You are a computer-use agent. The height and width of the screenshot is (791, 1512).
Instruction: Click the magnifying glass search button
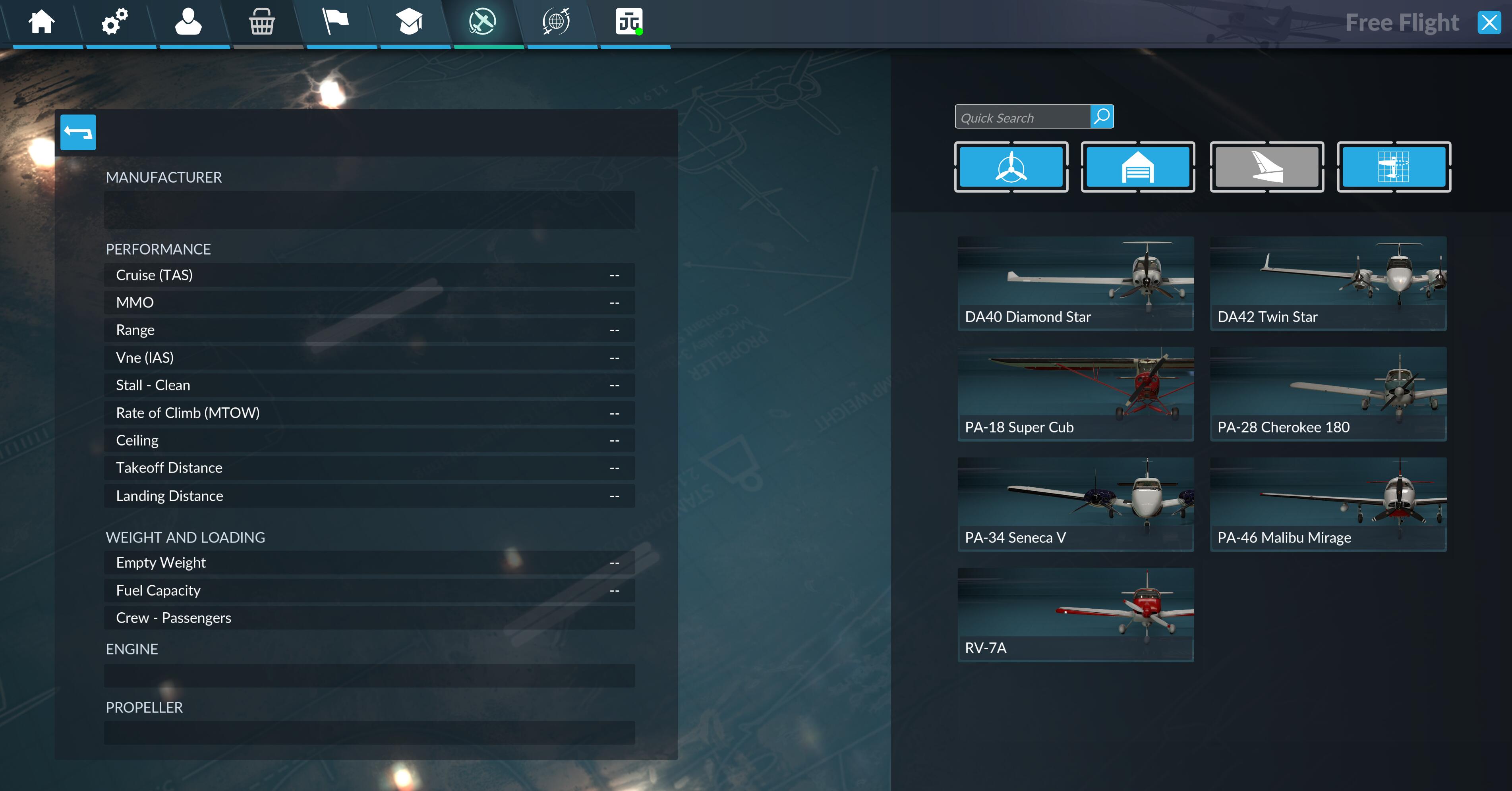click(1102, 117)
